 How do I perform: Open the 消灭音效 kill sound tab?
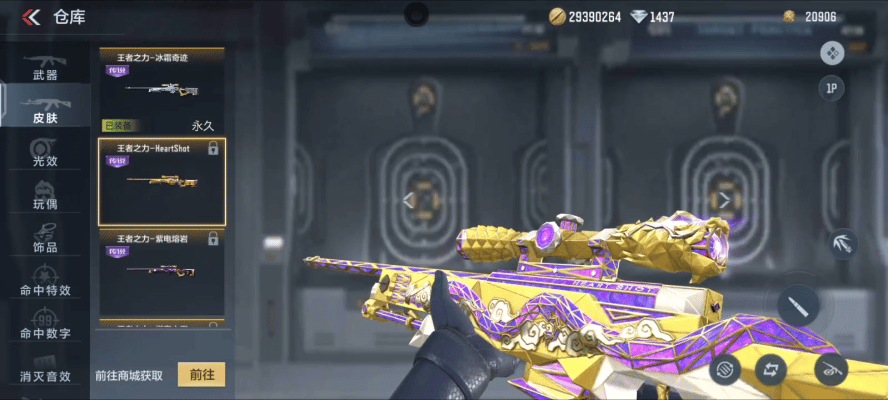click(x=45, y=368)
